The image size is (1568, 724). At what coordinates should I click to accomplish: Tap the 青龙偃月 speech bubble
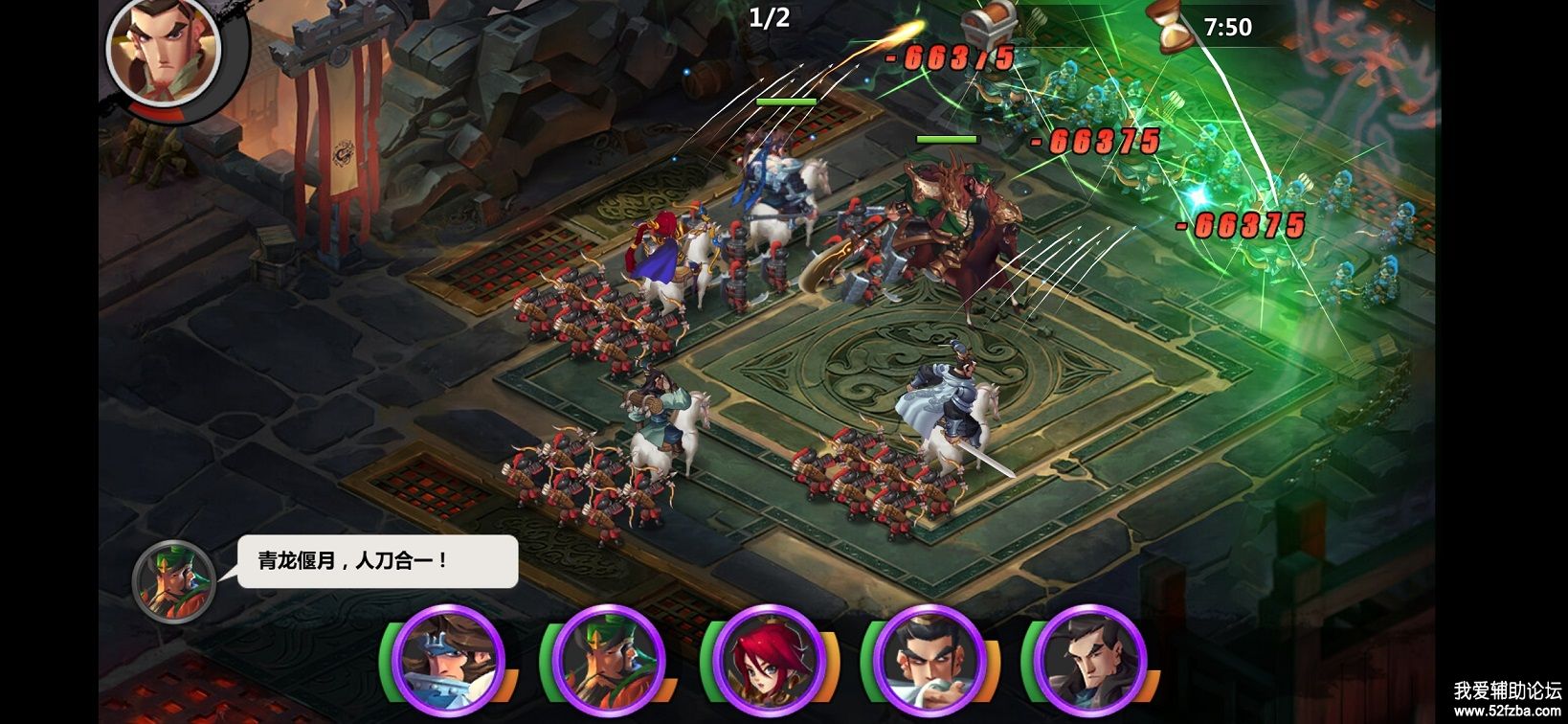[377, 561]
